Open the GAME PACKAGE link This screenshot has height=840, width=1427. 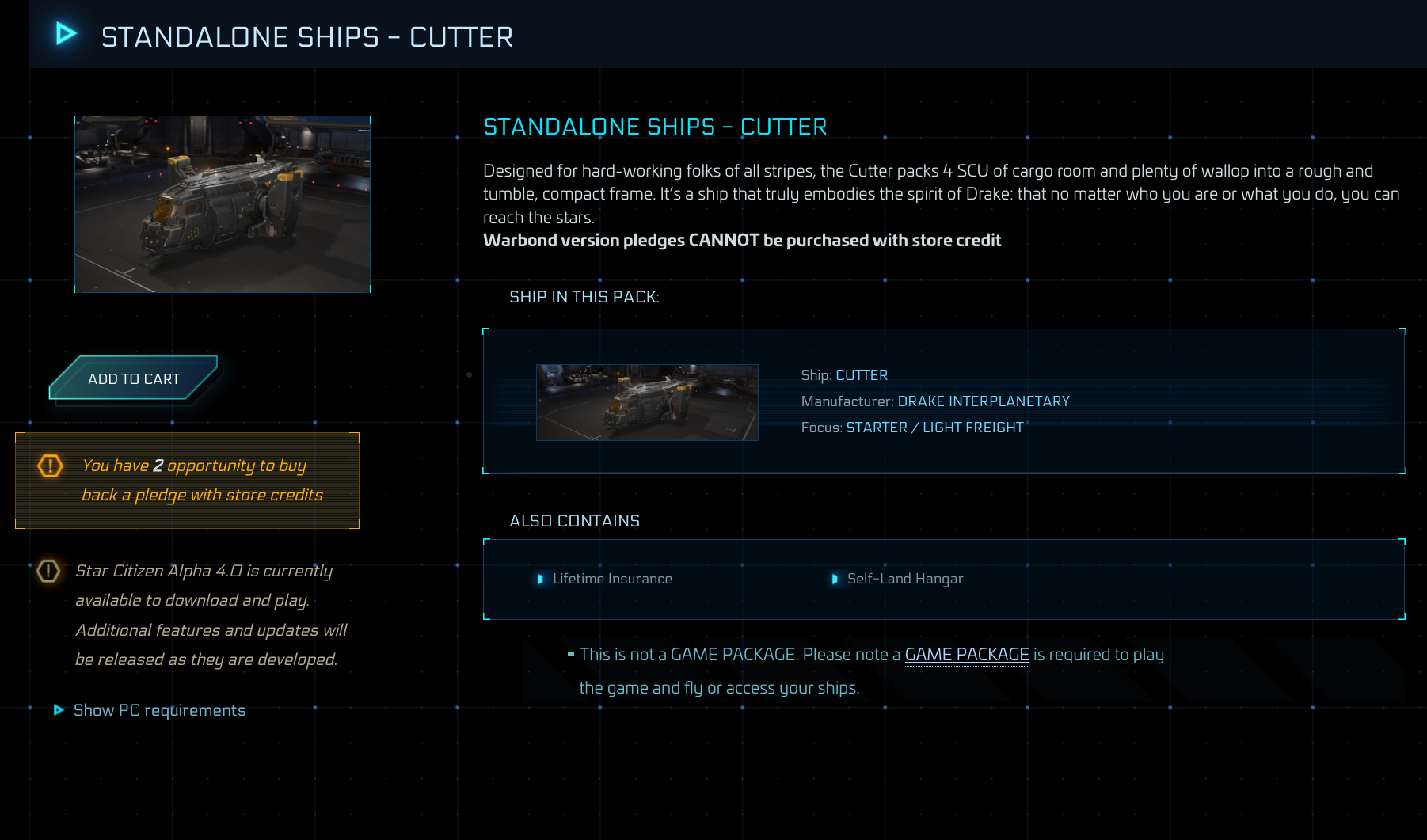(x=967, y=655)
